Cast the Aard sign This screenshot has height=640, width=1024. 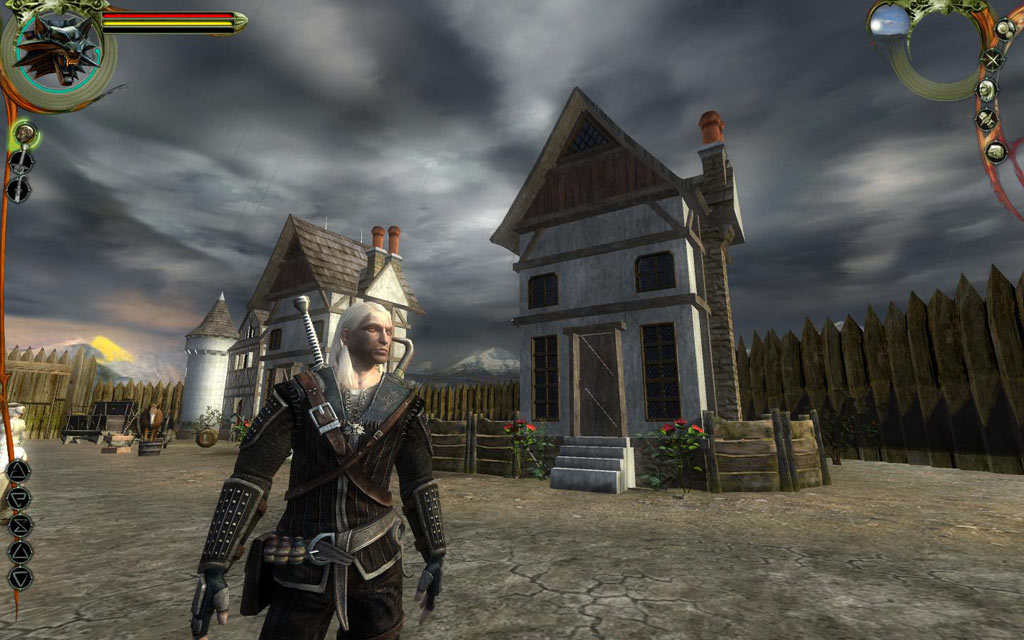19,471
